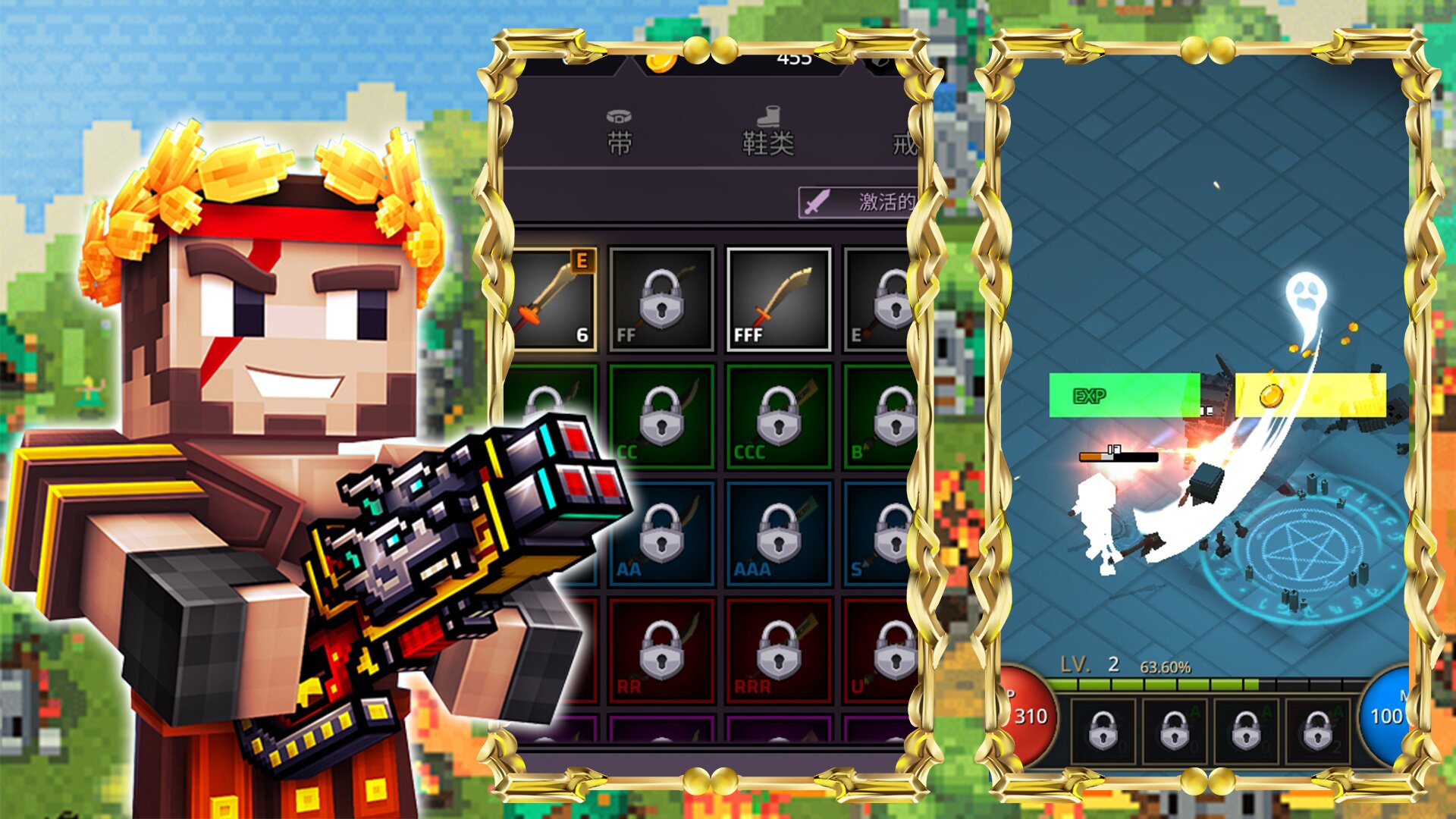Viewport: 1456px width, 819px height.
Task: Select the locked CCC weapon slot
Action: tap(778, 416)
